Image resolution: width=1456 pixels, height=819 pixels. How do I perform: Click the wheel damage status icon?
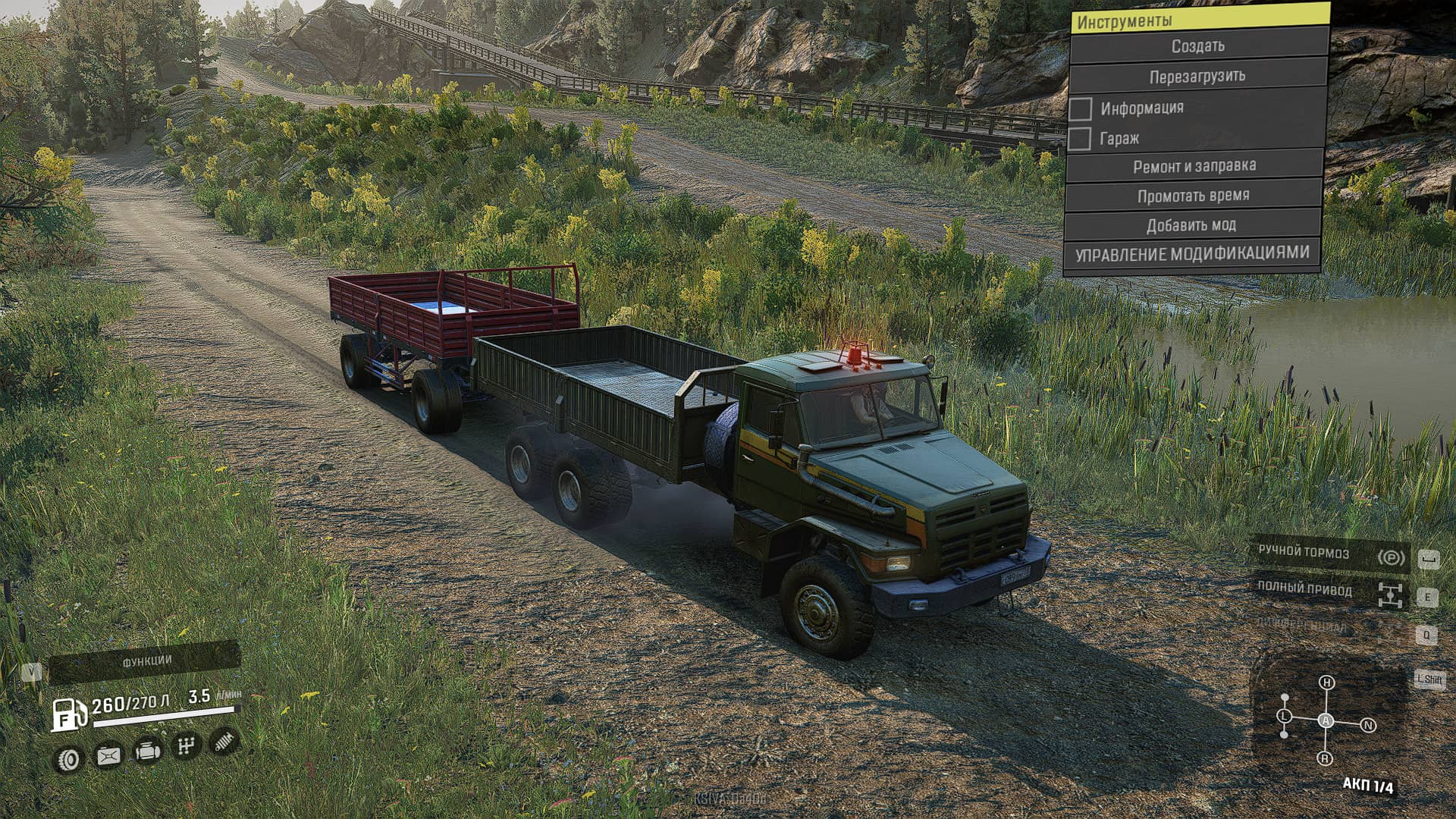pos(69,759)
